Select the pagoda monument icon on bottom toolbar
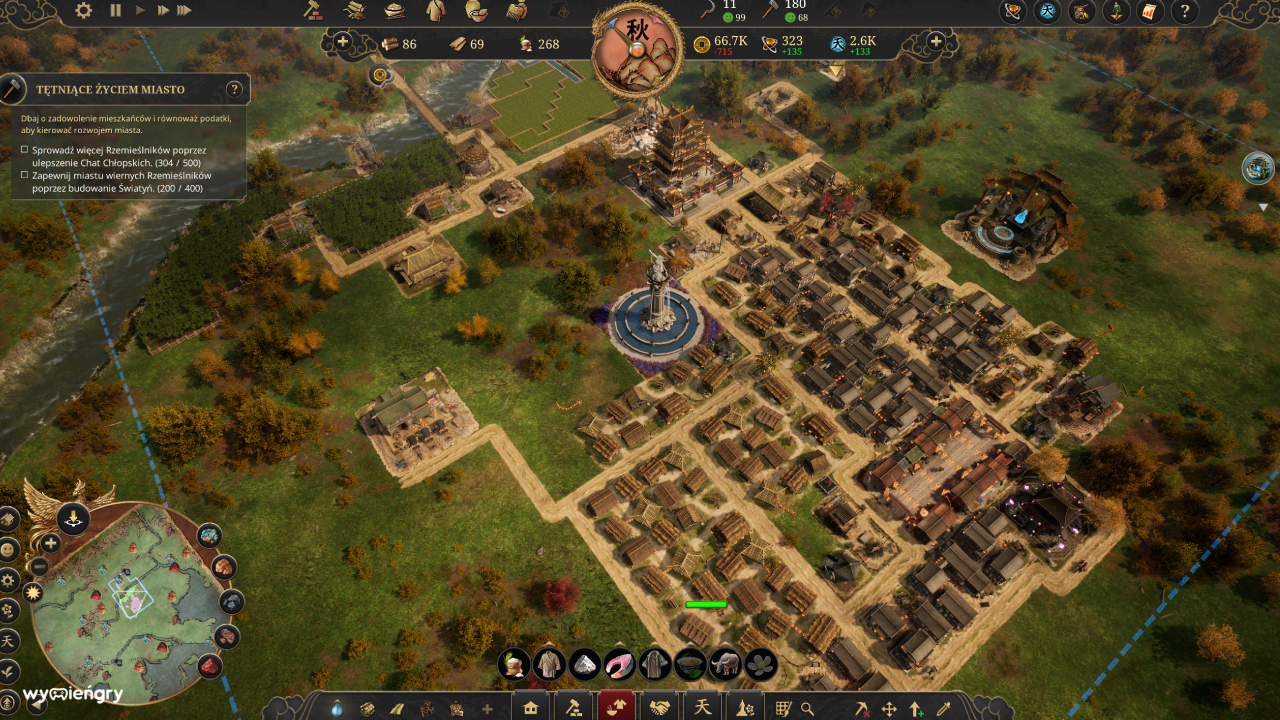The height and width of the screenshot is (720, 1280). click(743, 706)
